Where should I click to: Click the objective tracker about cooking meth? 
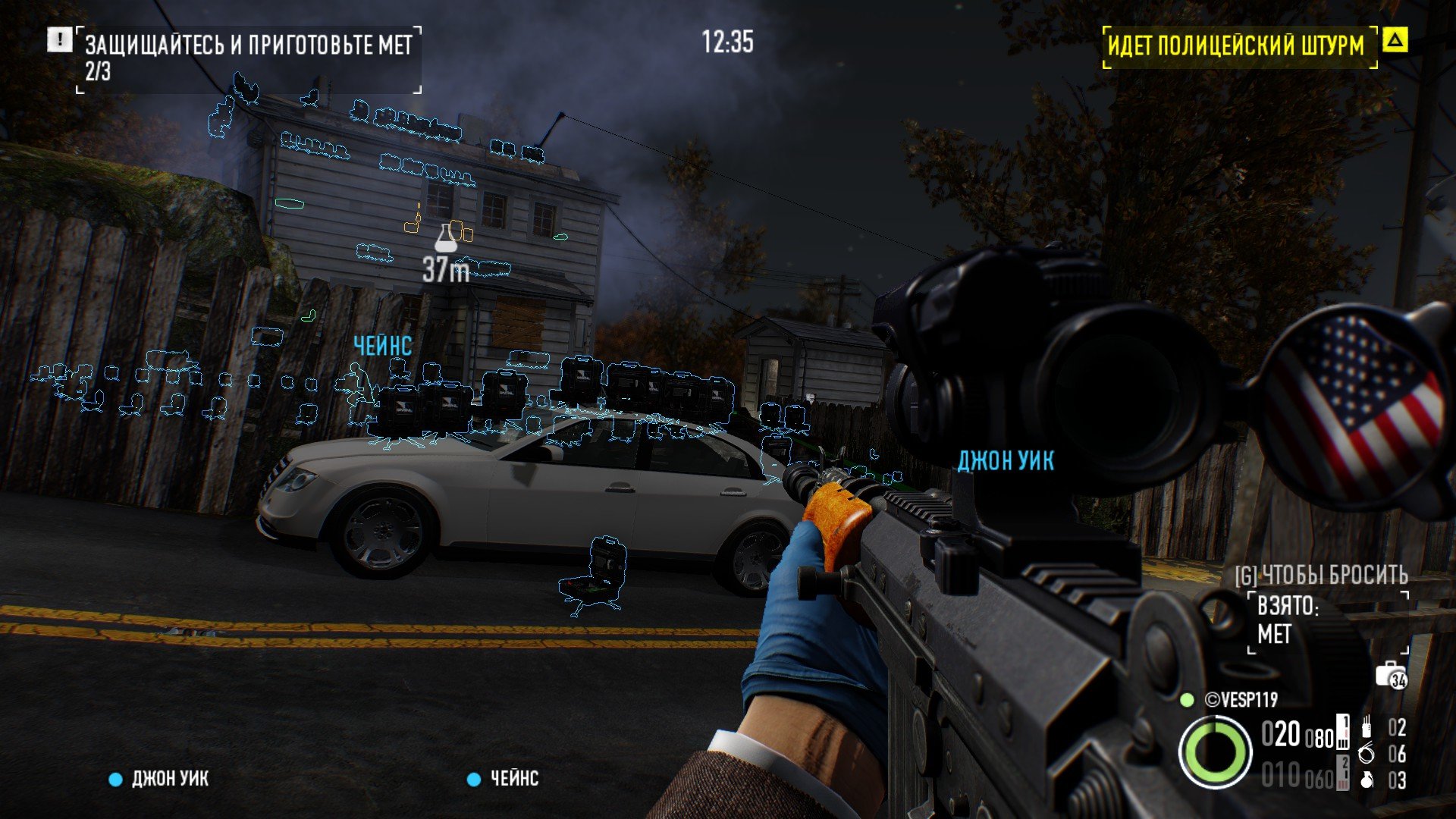click(x=248, y=58)
